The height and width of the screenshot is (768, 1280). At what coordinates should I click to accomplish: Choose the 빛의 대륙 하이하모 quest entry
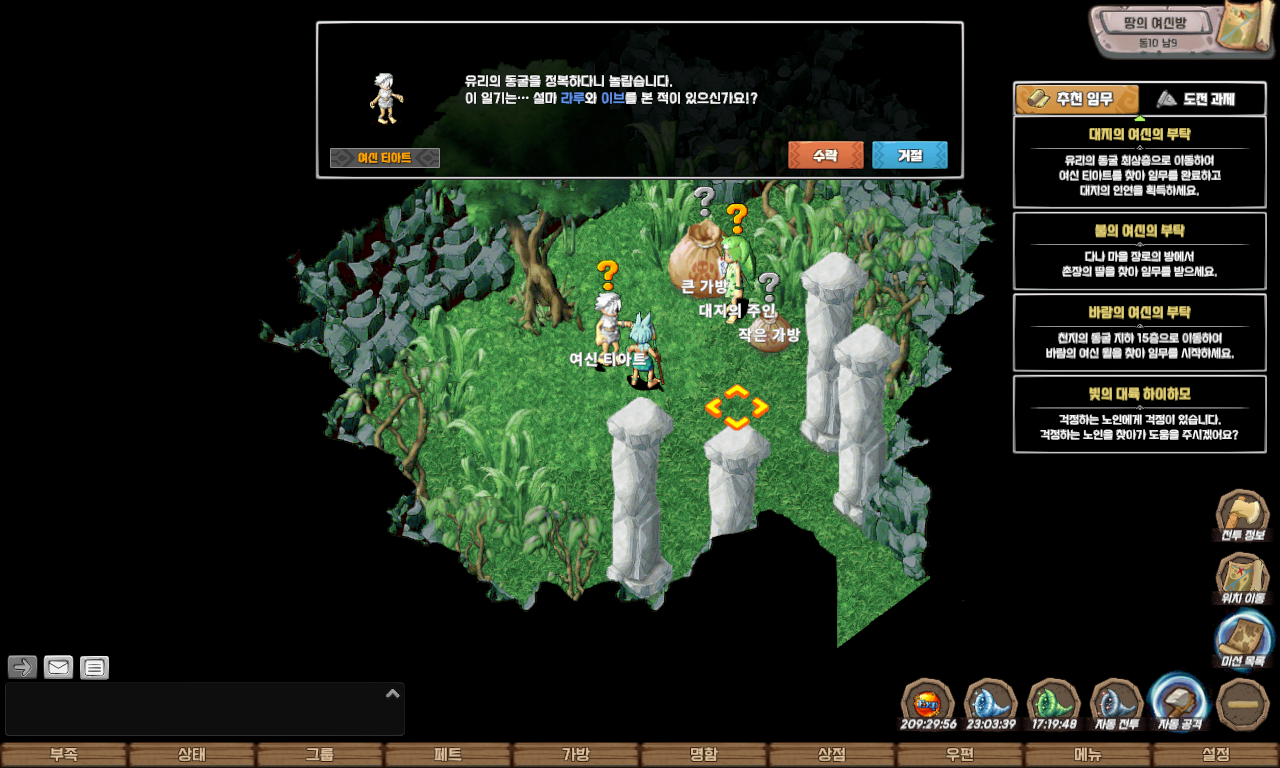click(1139, 414)
